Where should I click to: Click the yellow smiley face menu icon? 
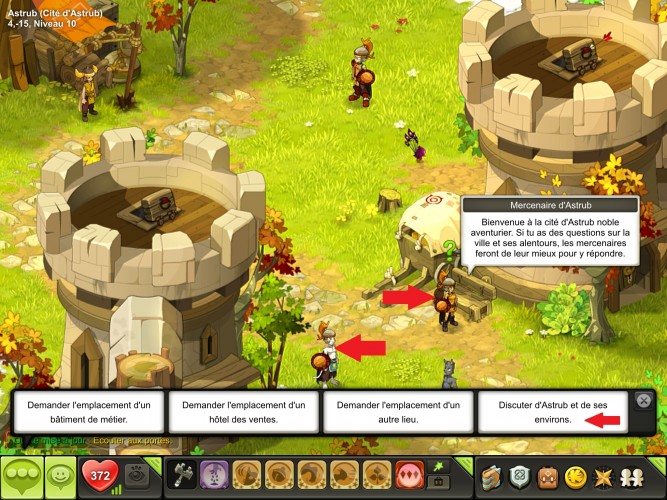(576, 476)
